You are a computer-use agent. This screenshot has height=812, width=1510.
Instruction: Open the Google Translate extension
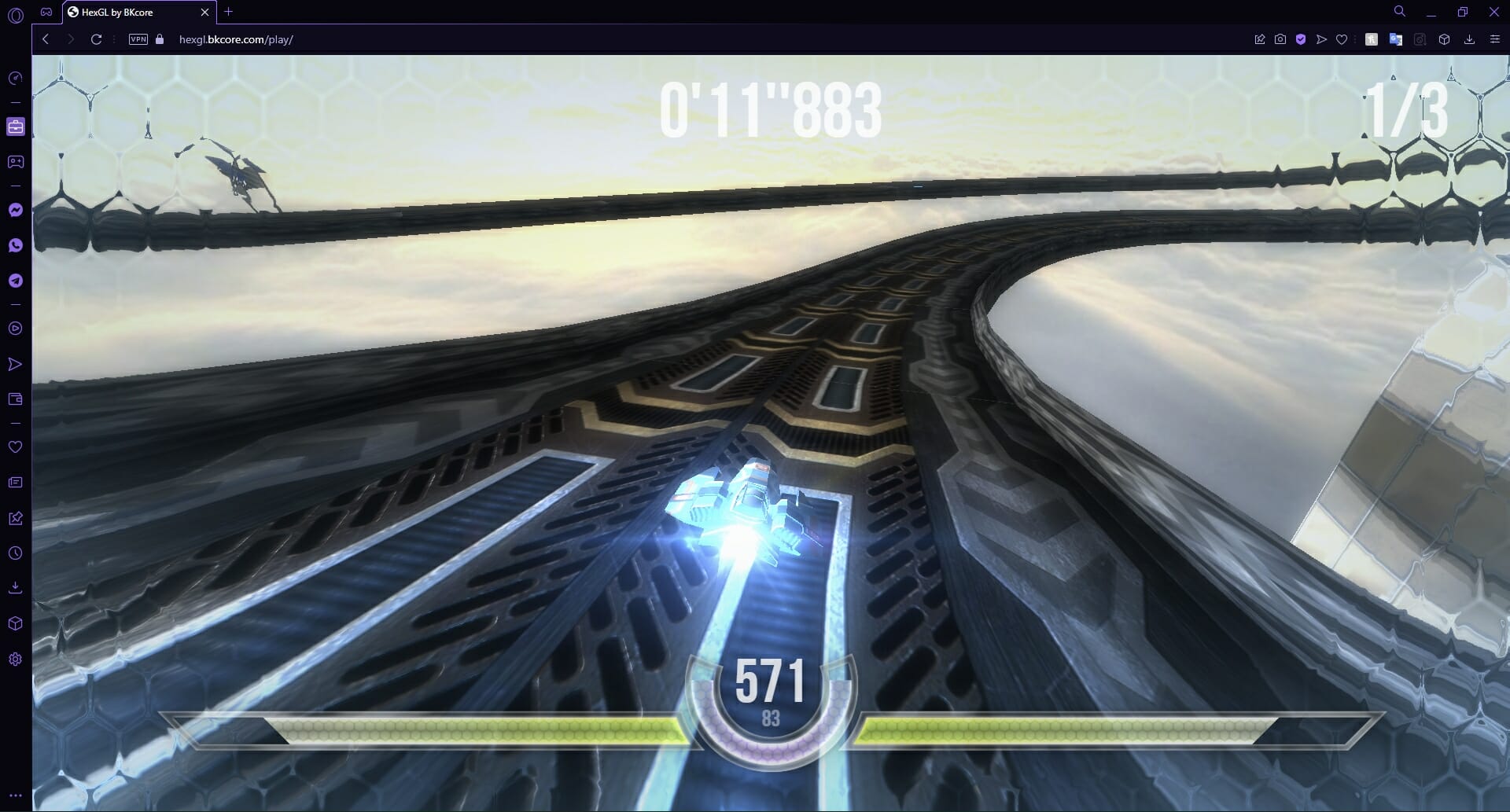pyautogui.click(x=1396, y=38)
